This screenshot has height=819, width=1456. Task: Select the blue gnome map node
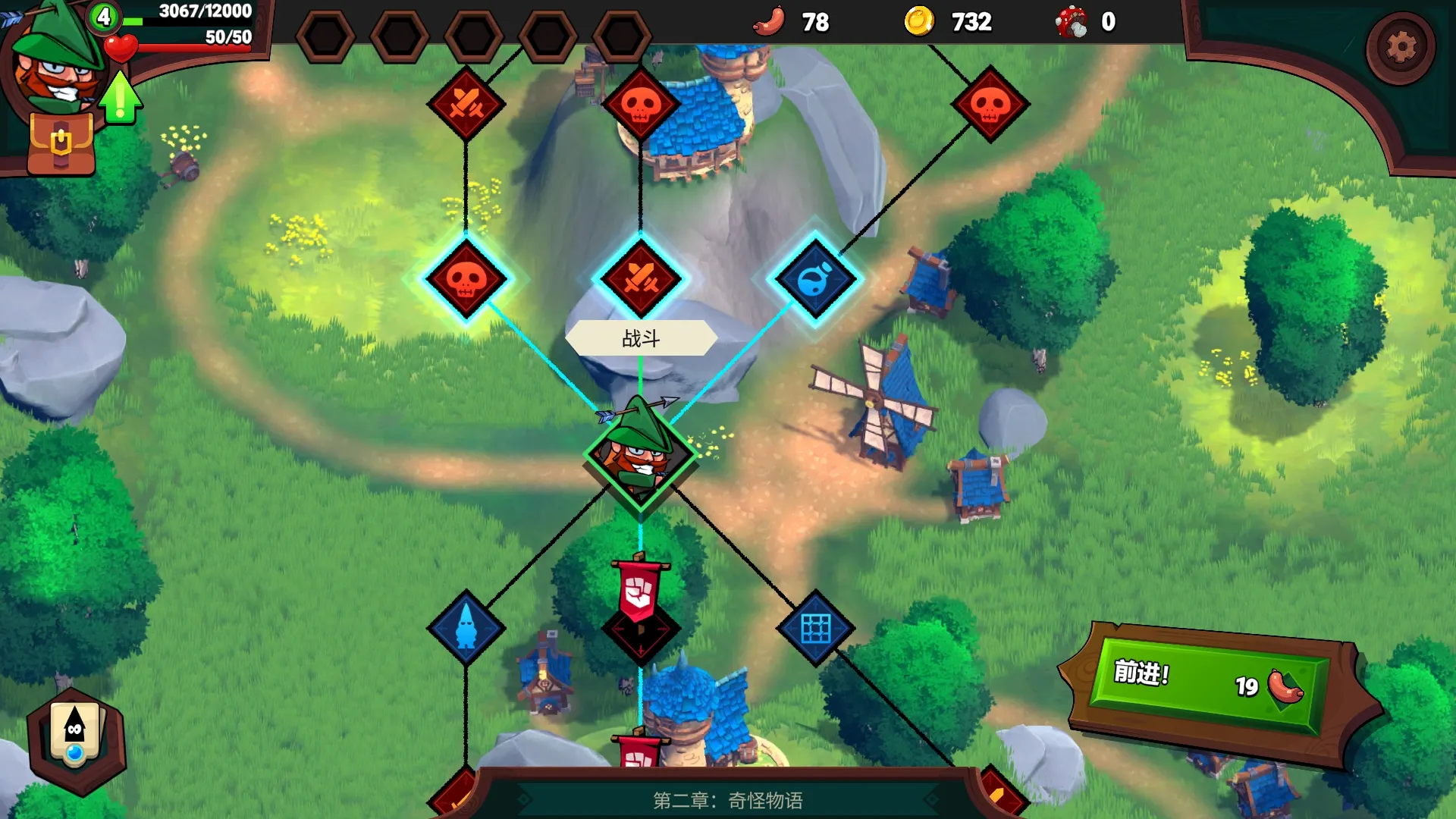tap(466, 628)
